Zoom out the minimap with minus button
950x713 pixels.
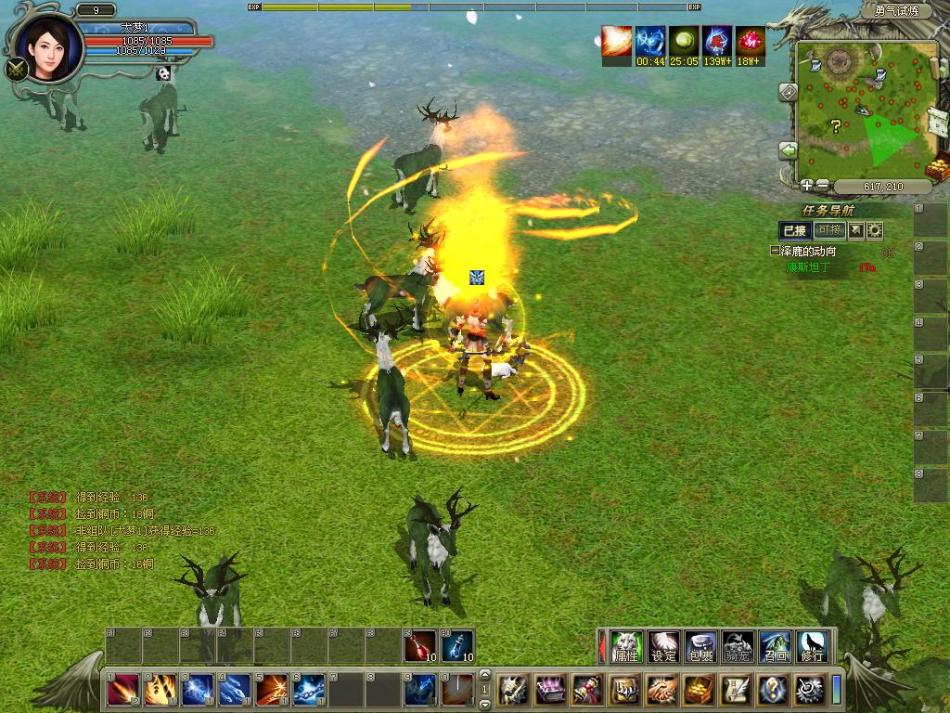pyautogui.click(x=822, y=185)
